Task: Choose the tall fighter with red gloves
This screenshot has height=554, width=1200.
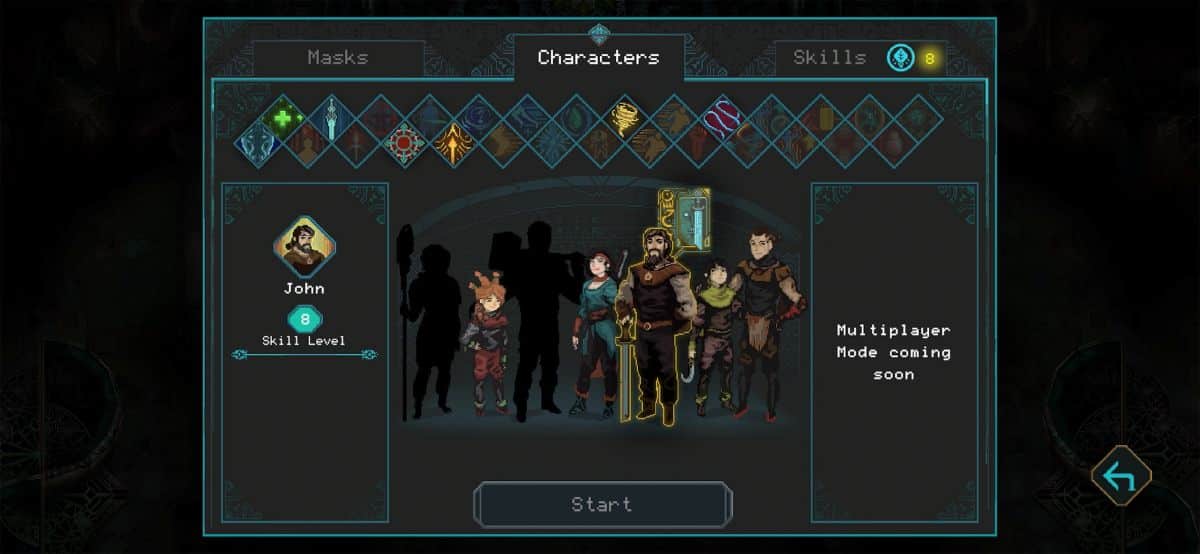Action: tap(764, 320)
